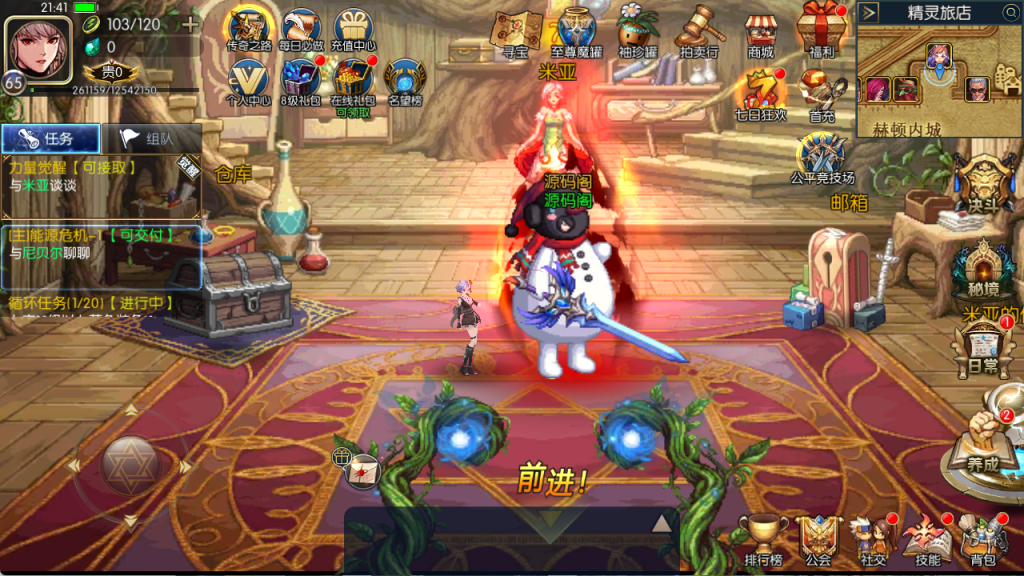Open the 个人中心 personal center
Image resolution: width=1024 pixels, height=576 pixels.
(249, 80)
